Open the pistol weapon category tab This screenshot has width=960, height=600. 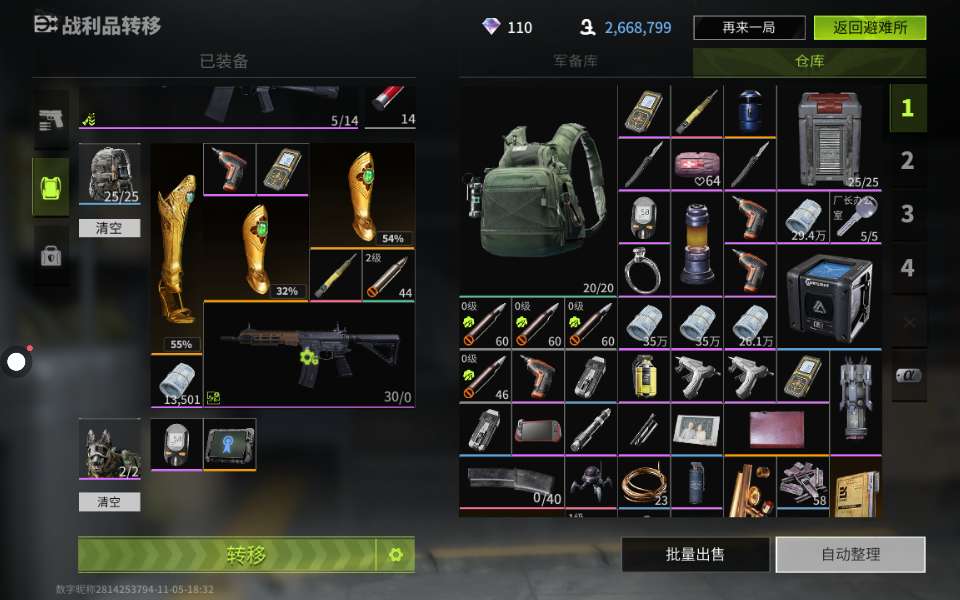(51, 121)
